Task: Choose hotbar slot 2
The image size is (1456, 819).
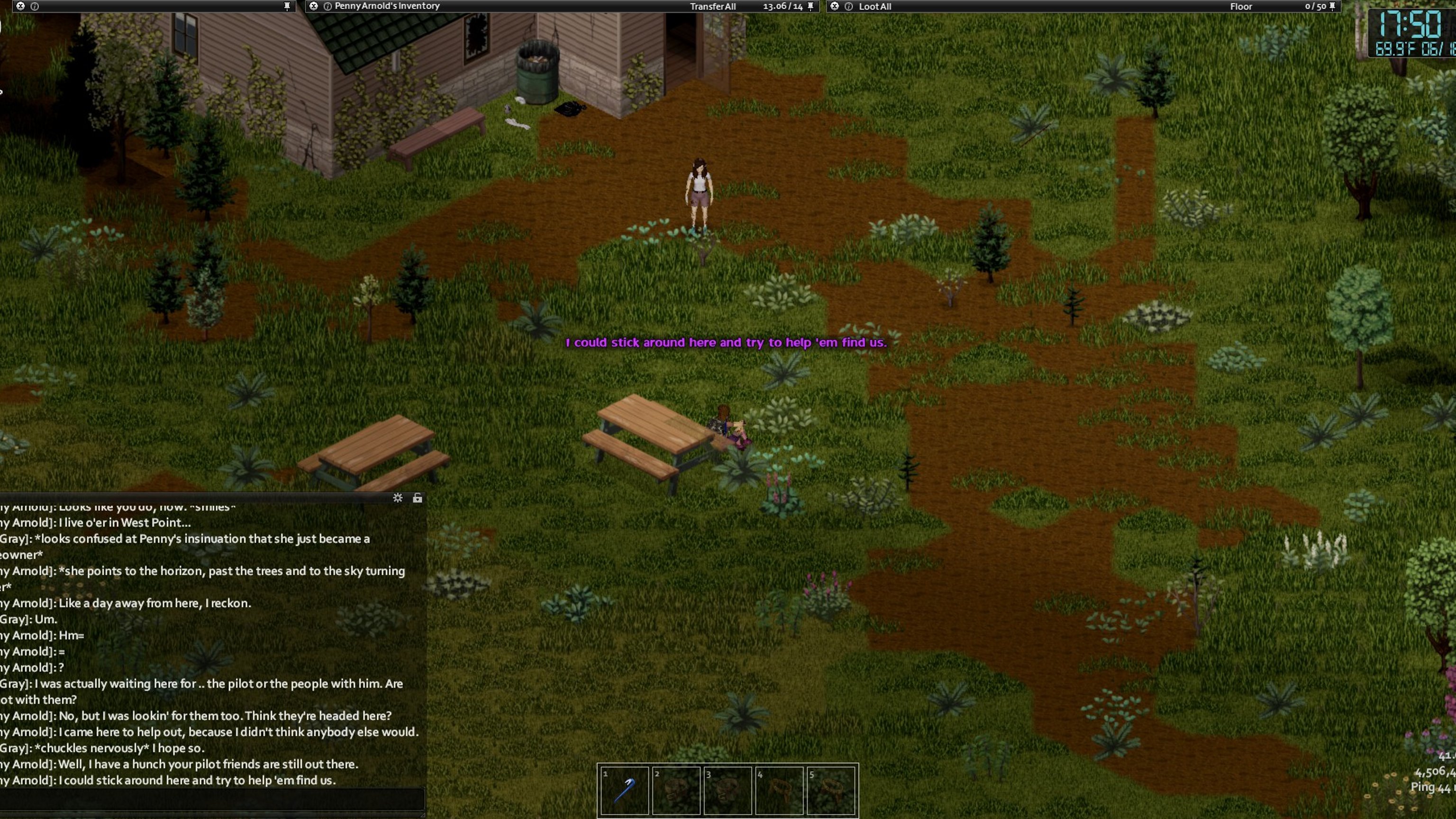Action: [676, 790]
